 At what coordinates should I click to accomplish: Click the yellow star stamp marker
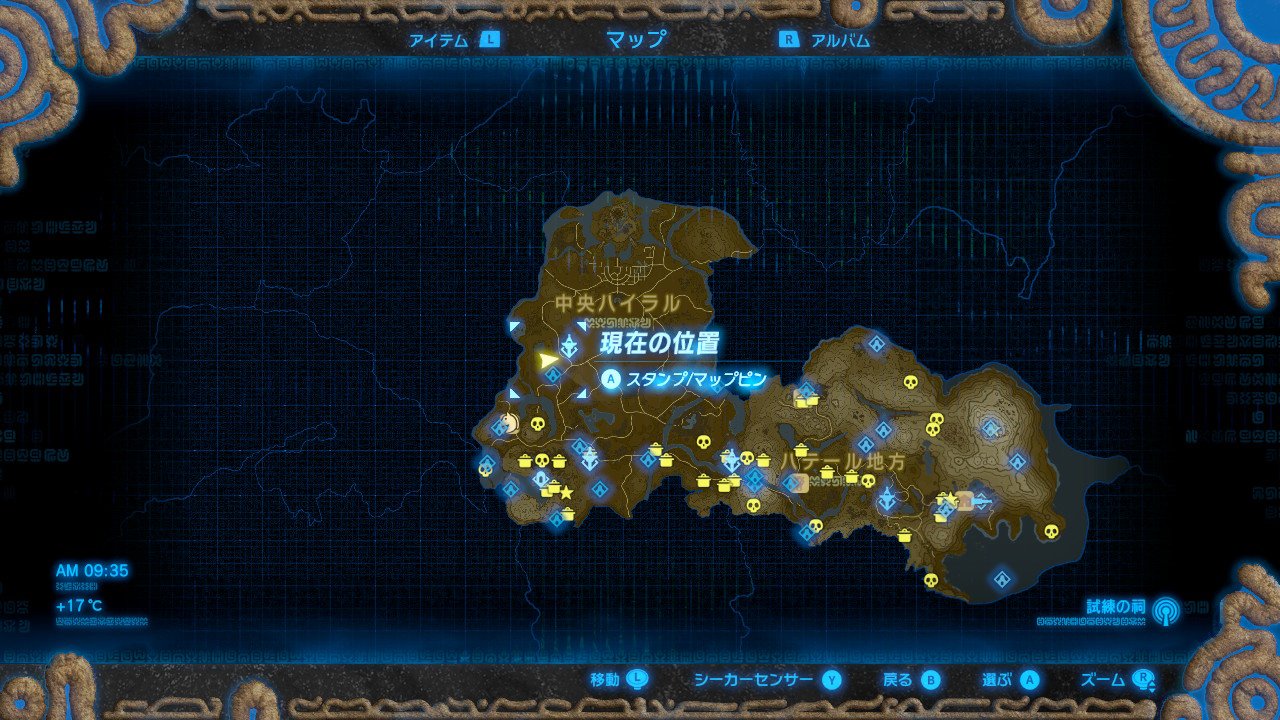pyautogui.click(x=566, y=491)
